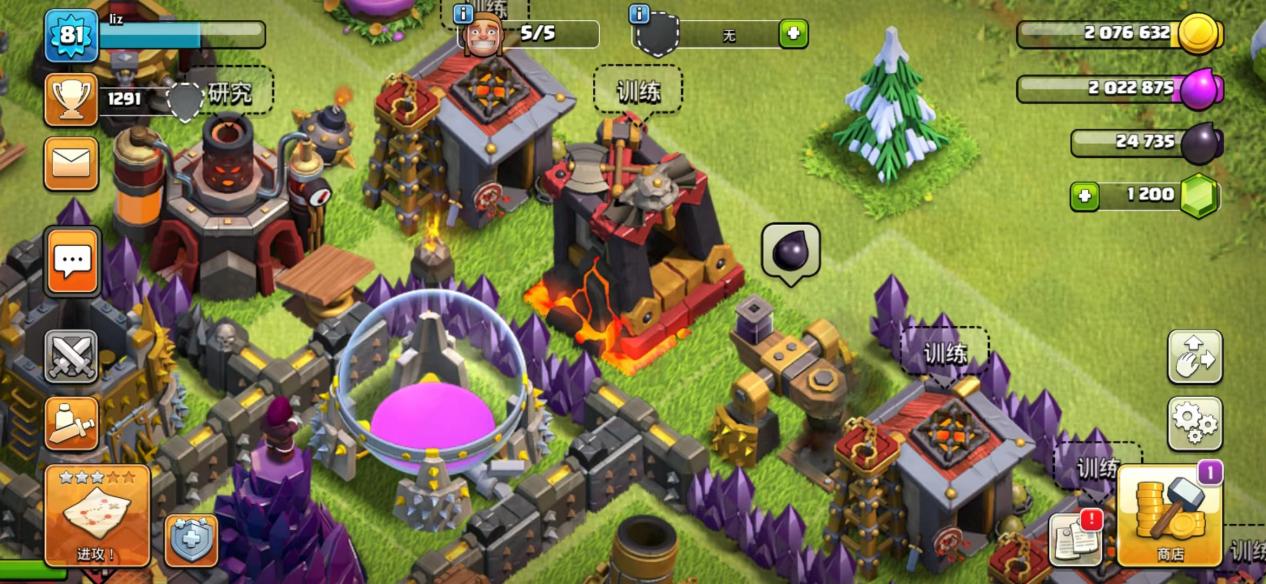Tap the 研究 research label on laboratory
The width and height of the screenshot is (1266, 584).
pos(229,92)
